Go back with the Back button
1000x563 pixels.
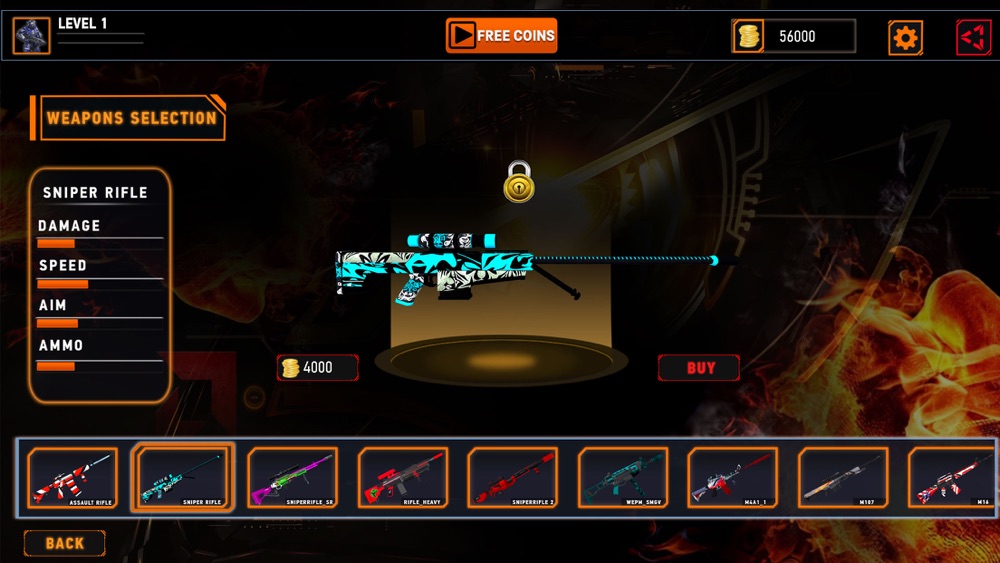click(x=64, y=543)
